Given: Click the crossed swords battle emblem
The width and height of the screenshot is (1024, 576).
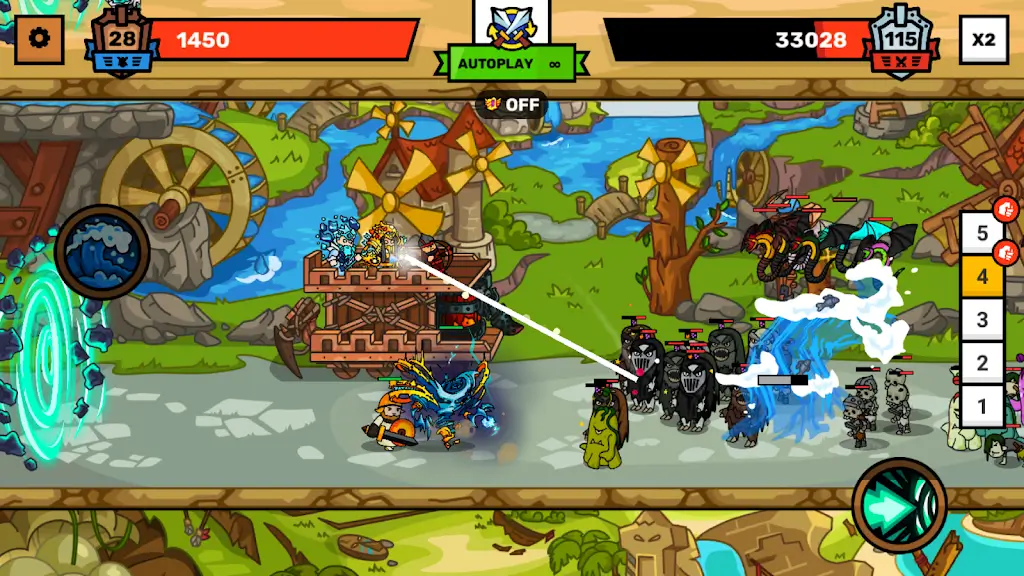Looking at the screenshot, I should 511,25.
